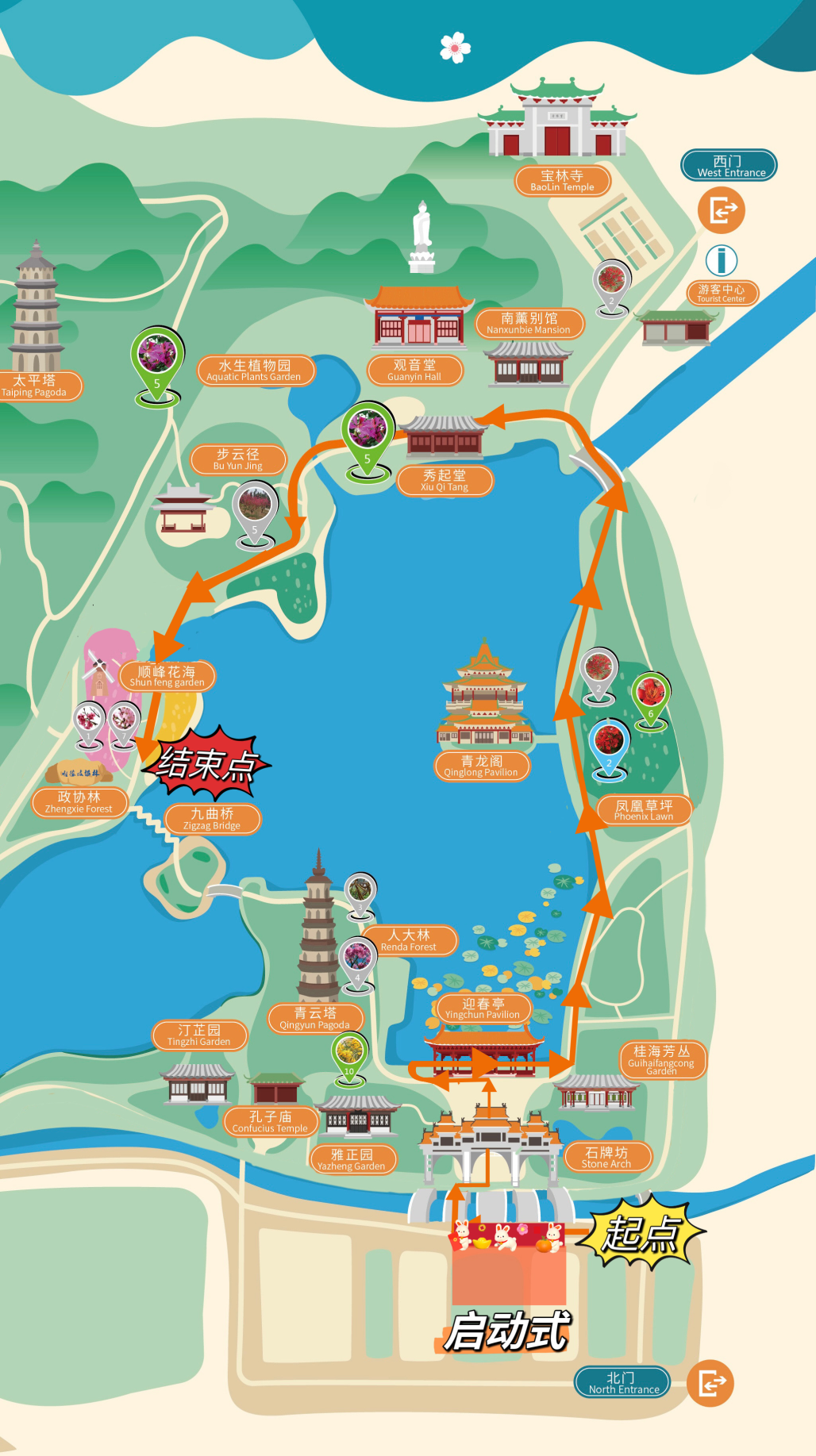
Task: Click the Tourist Center info icon
Action: pyautogui.click(x=722, y=260)
